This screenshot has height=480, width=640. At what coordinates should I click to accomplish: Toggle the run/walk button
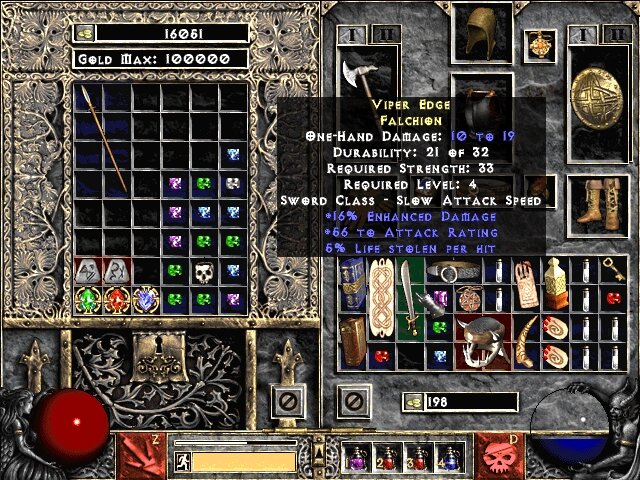(182, 461)
